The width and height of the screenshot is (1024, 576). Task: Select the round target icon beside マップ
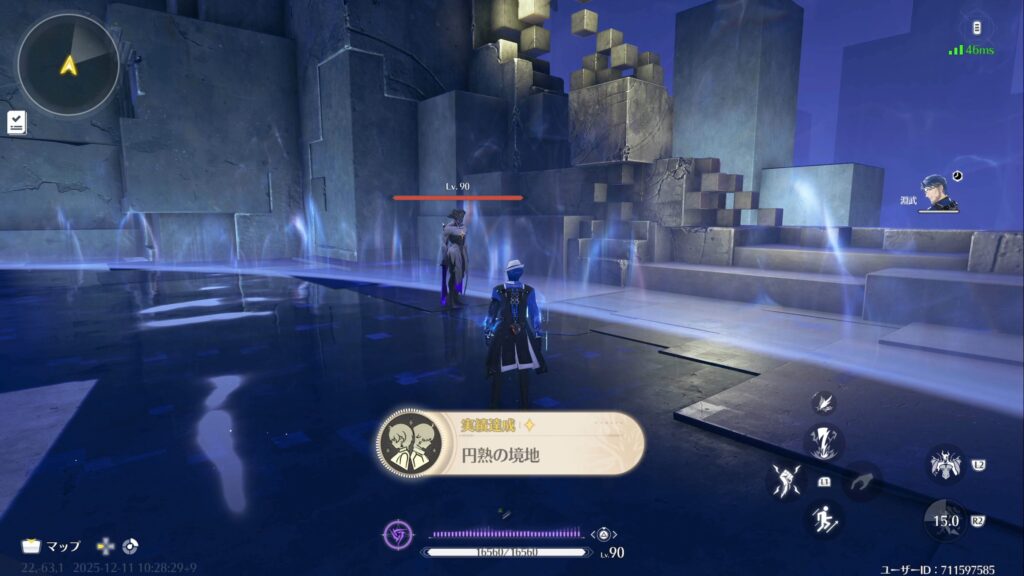point(130,546)
